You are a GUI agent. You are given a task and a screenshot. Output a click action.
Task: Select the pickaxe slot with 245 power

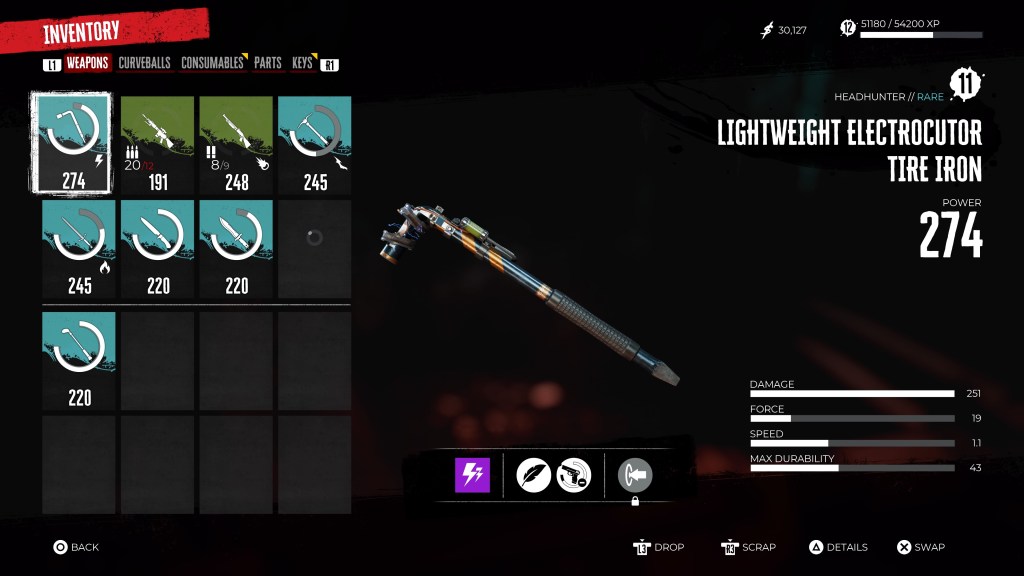point(315,144)
